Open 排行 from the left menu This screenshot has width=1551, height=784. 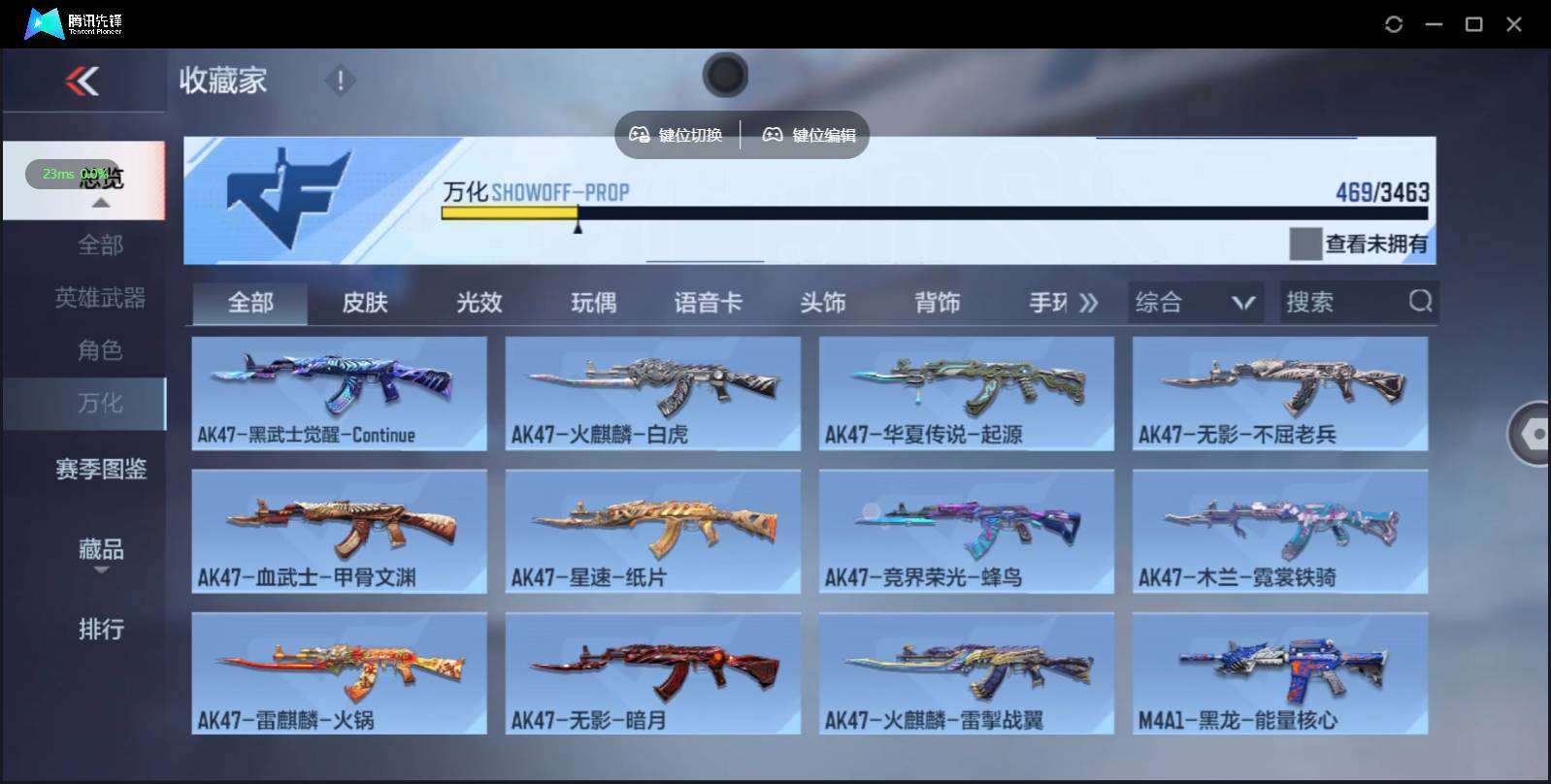click(101, 630)
